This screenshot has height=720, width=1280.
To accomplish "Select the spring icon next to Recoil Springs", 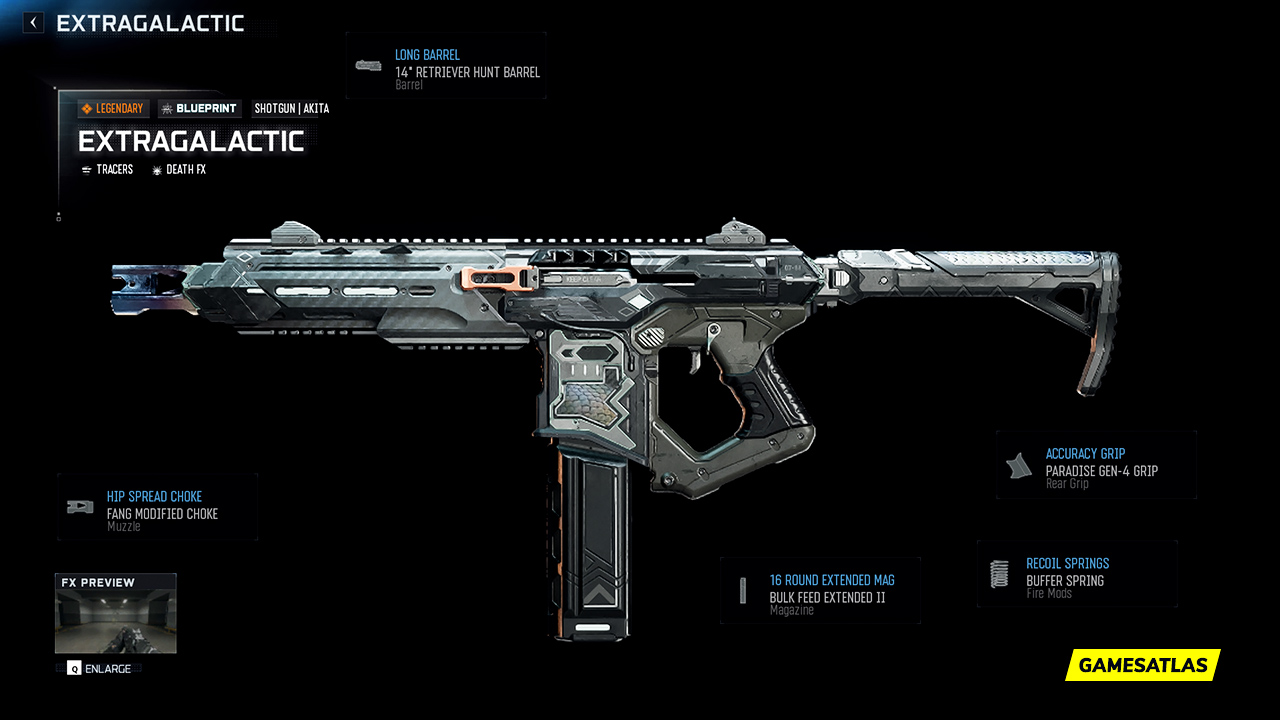I will [998, 572].
